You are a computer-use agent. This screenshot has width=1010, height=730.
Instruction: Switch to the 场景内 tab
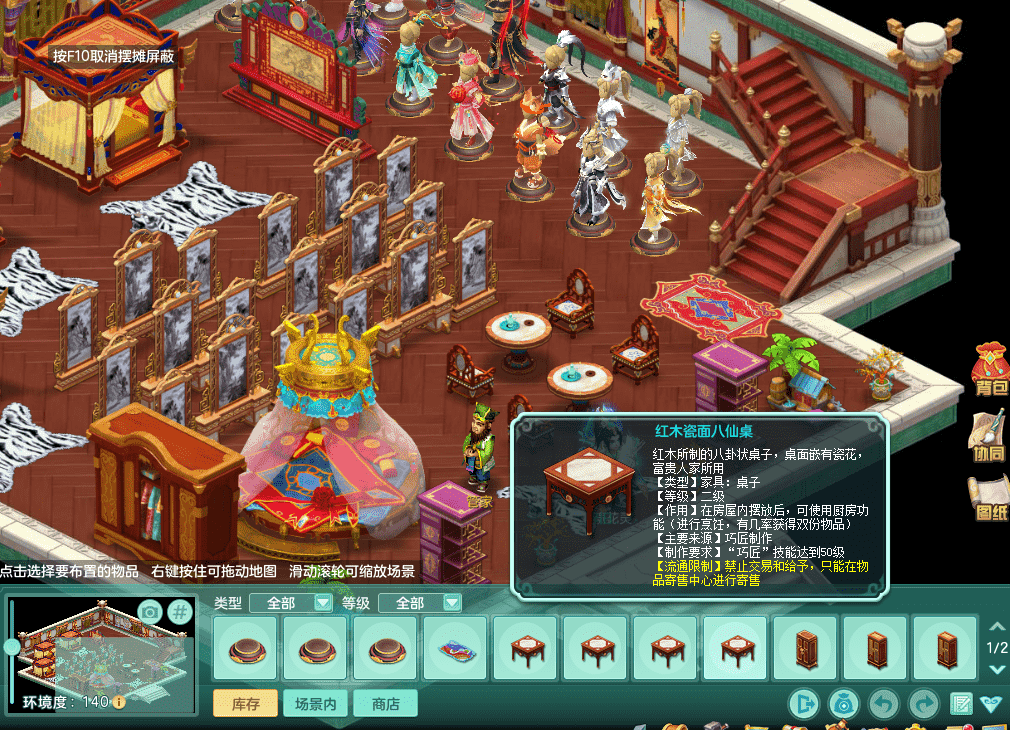[316, 704]
